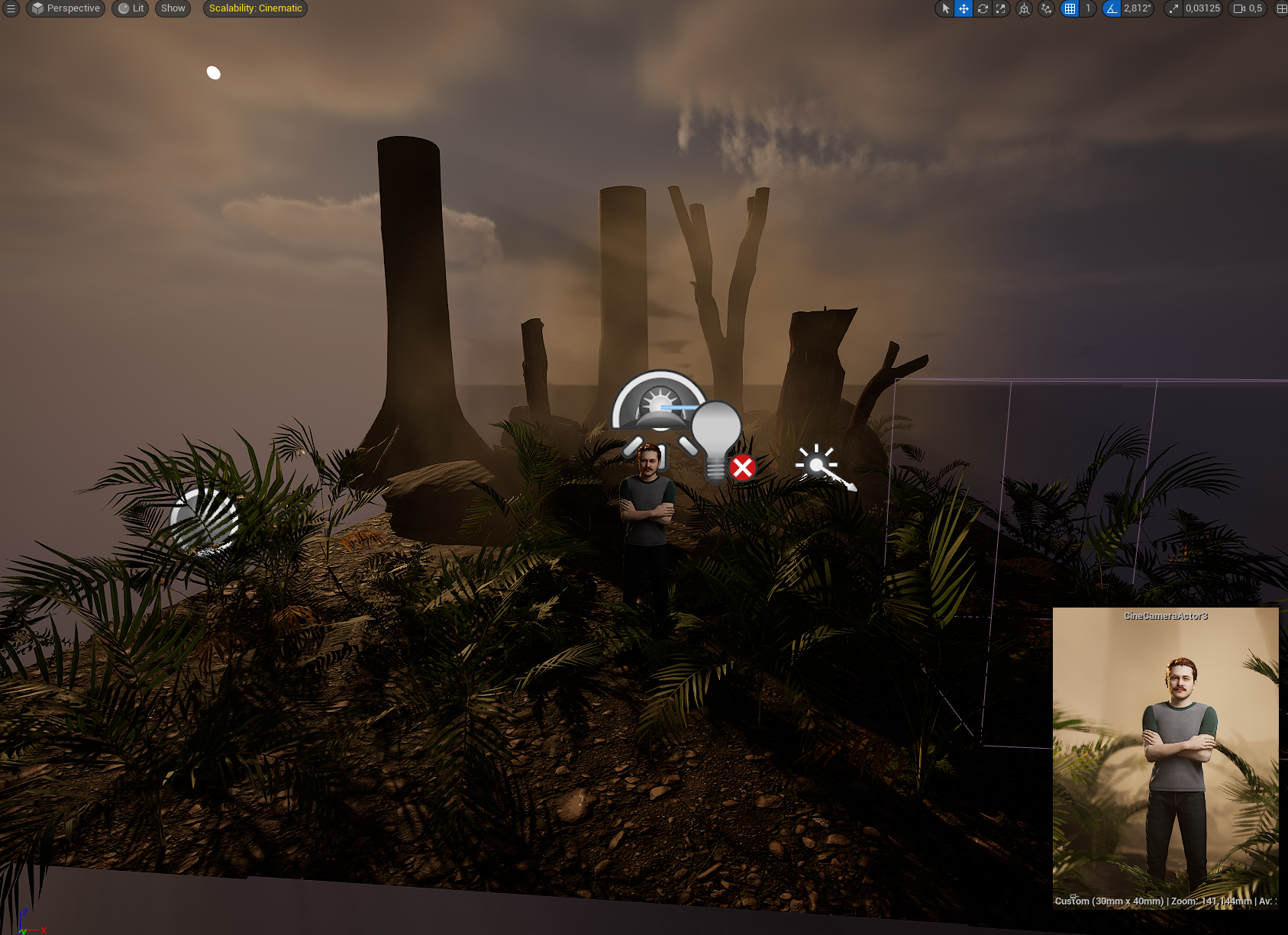
Task: Open the Perspective view mode dropdown
Action: pos(66,8)
